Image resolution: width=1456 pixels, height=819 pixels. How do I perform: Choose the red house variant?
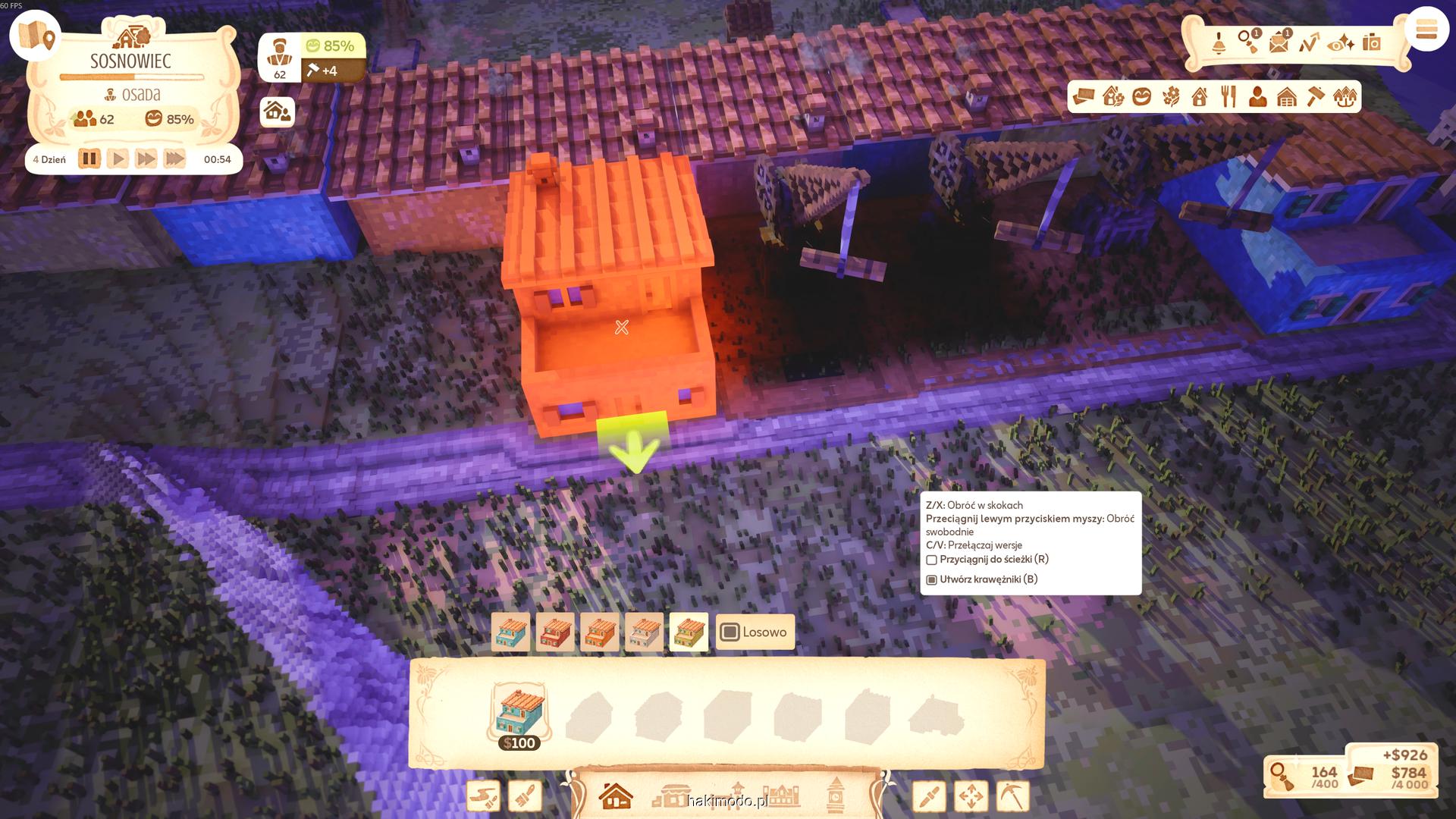pos(555,632)
